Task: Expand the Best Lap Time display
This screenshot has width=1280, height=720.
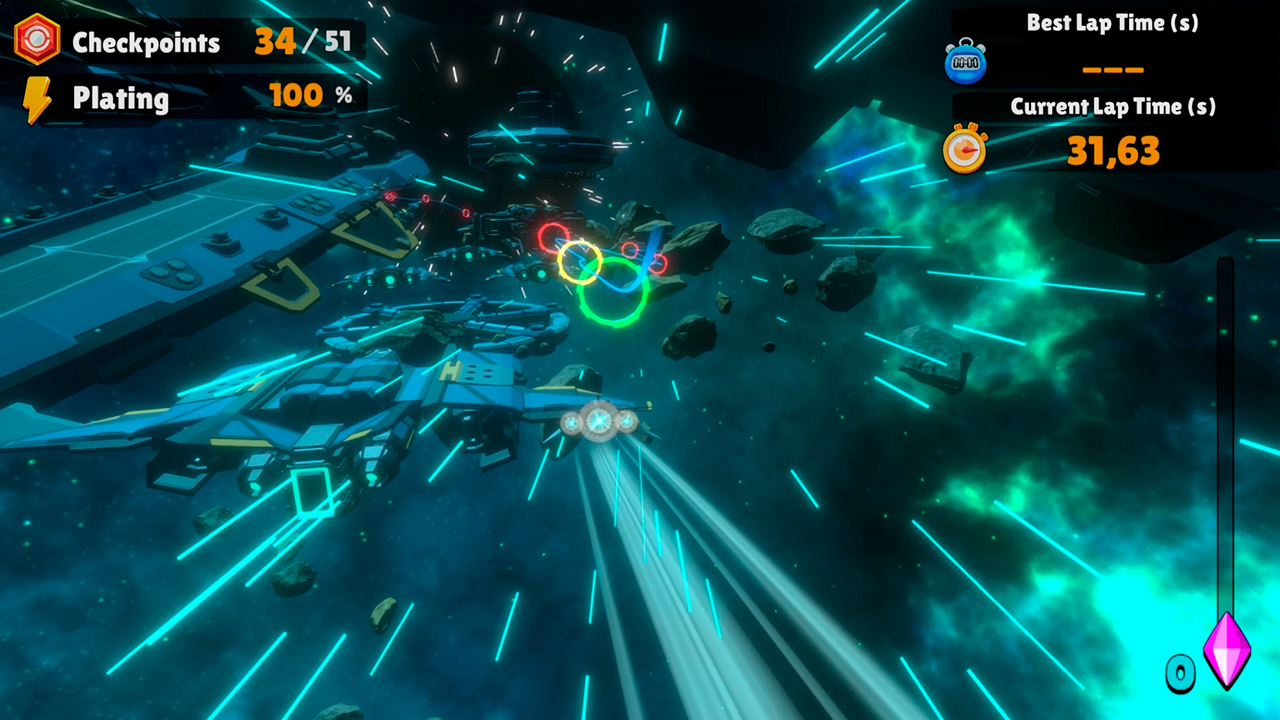Action: pos(1112,68)
